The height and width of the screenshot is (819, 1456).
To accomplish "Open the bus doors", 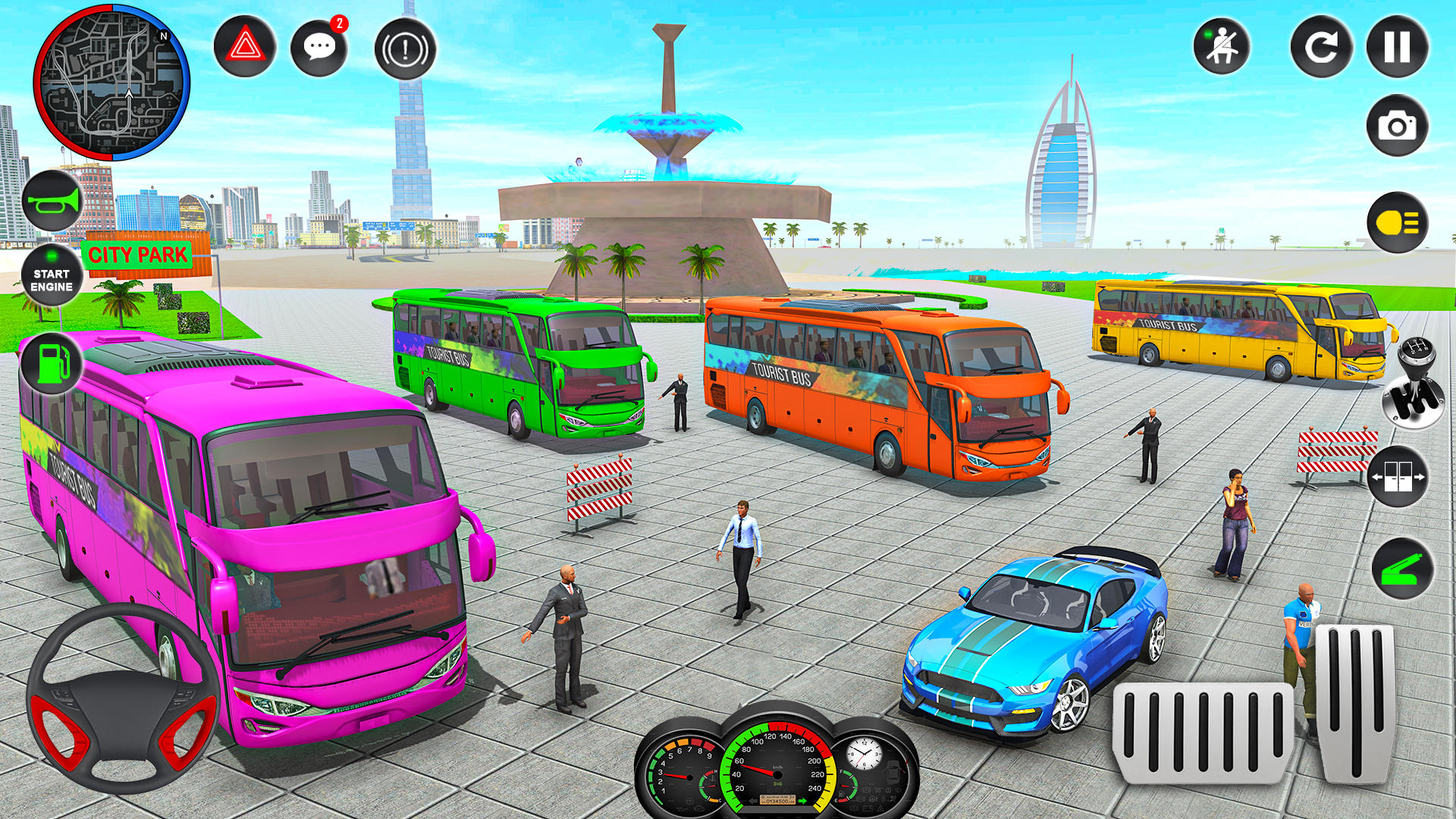I will 1399,478.
